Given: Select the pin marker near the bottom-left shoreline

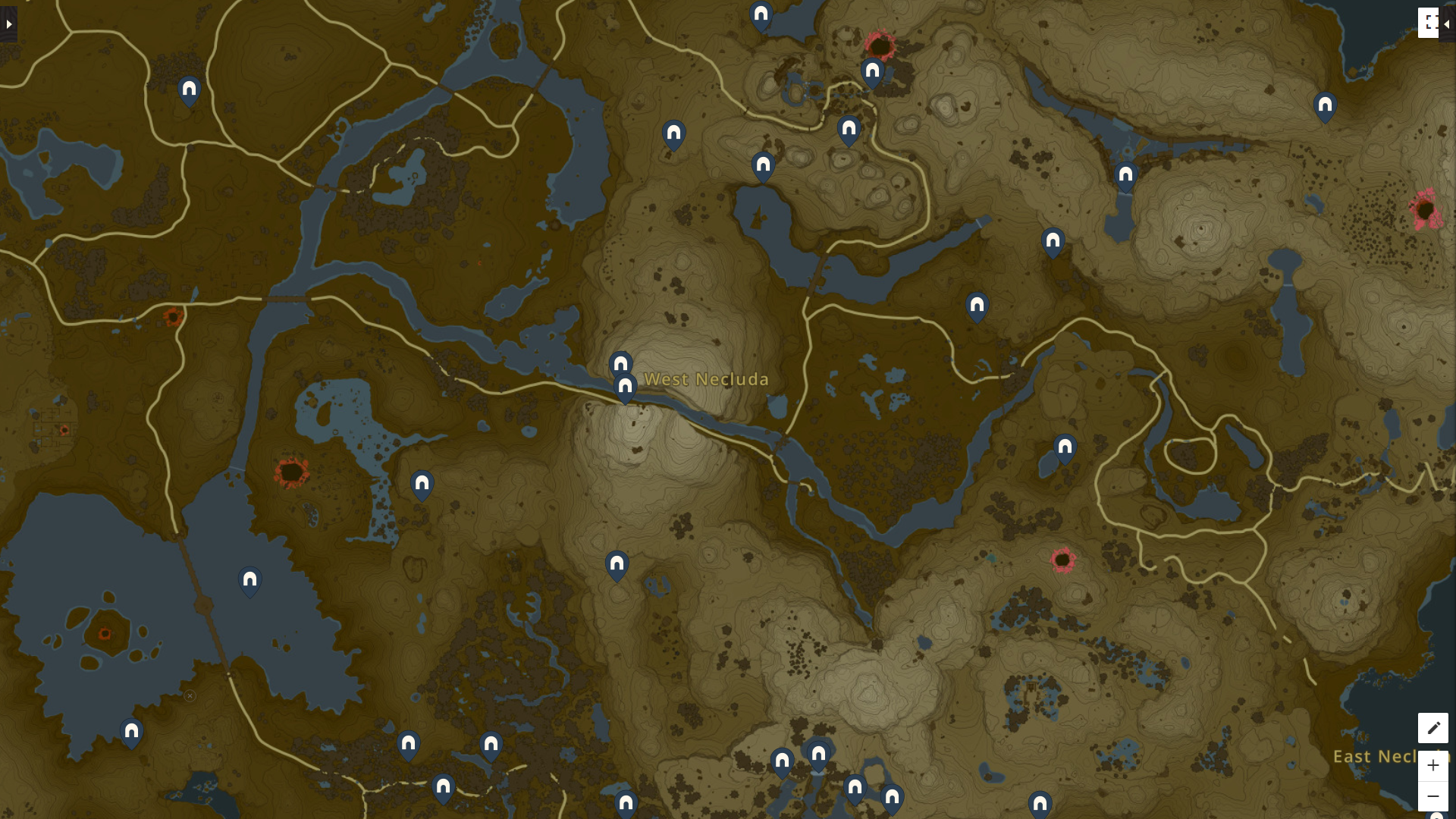Looking at the screenshot, I should coord(130,732).
